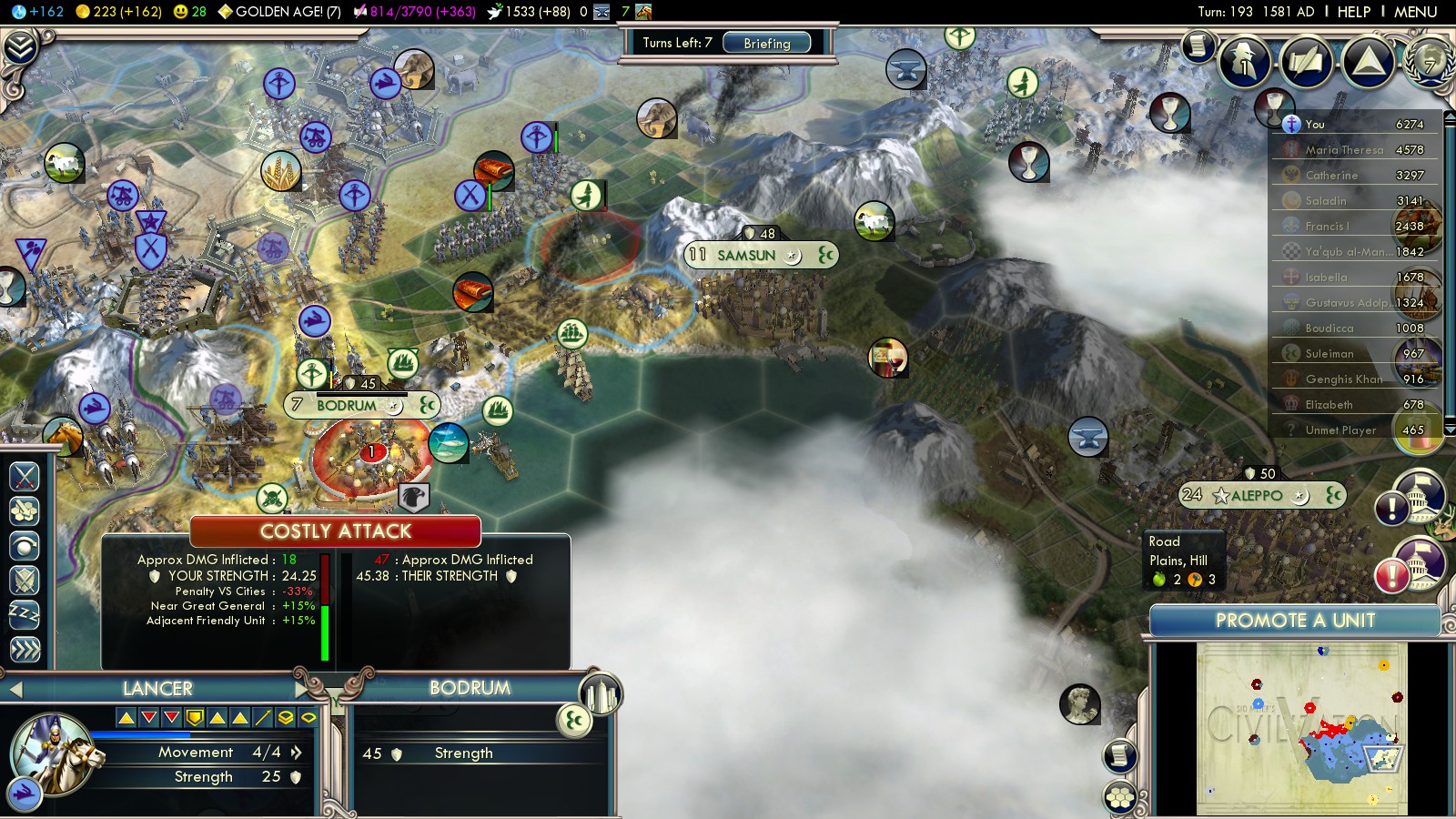
Task: Open the Aleppo city banner
Action: click(x=1257, y=495)
